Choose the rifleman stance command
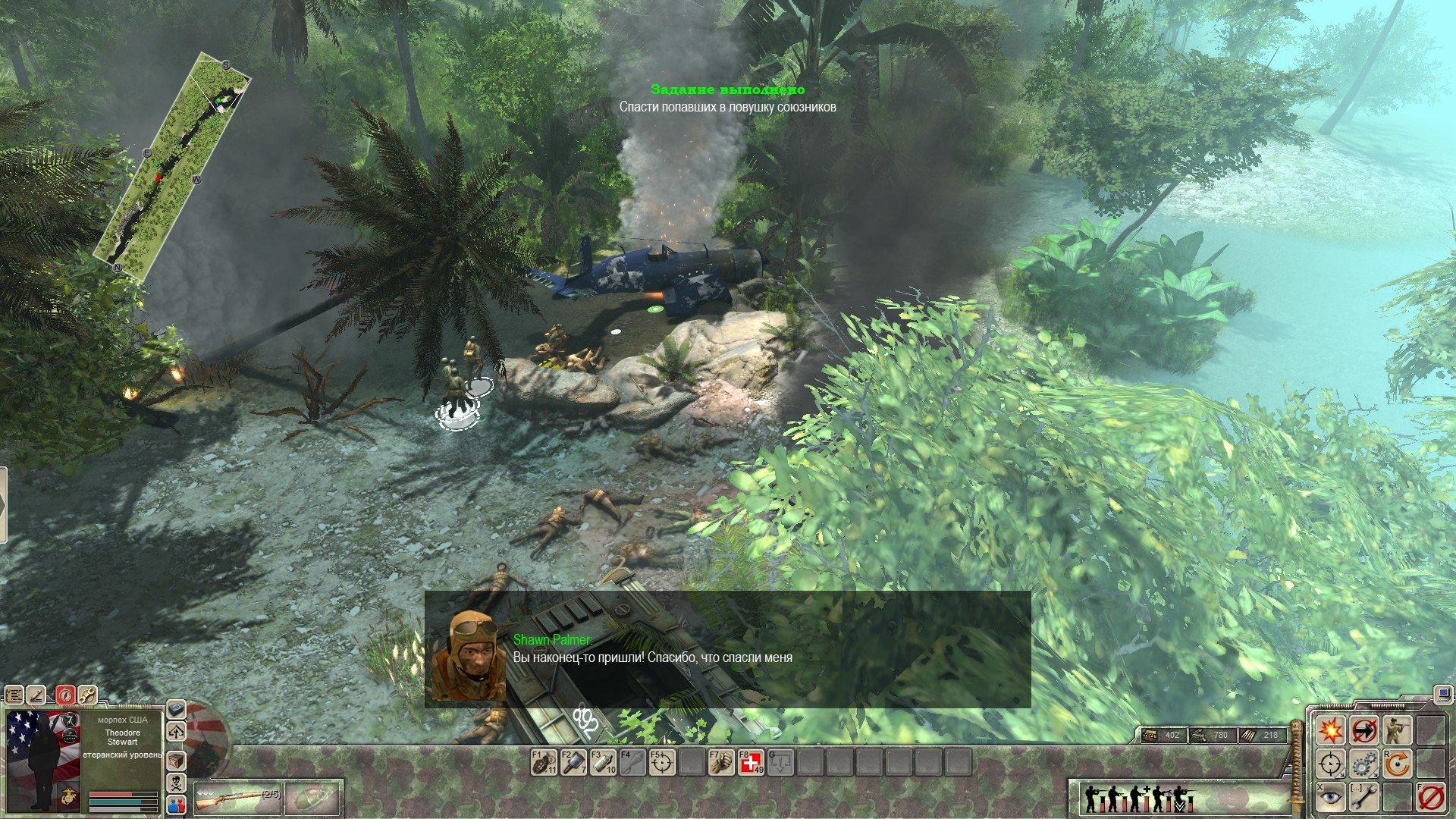 pos(1396,731)
